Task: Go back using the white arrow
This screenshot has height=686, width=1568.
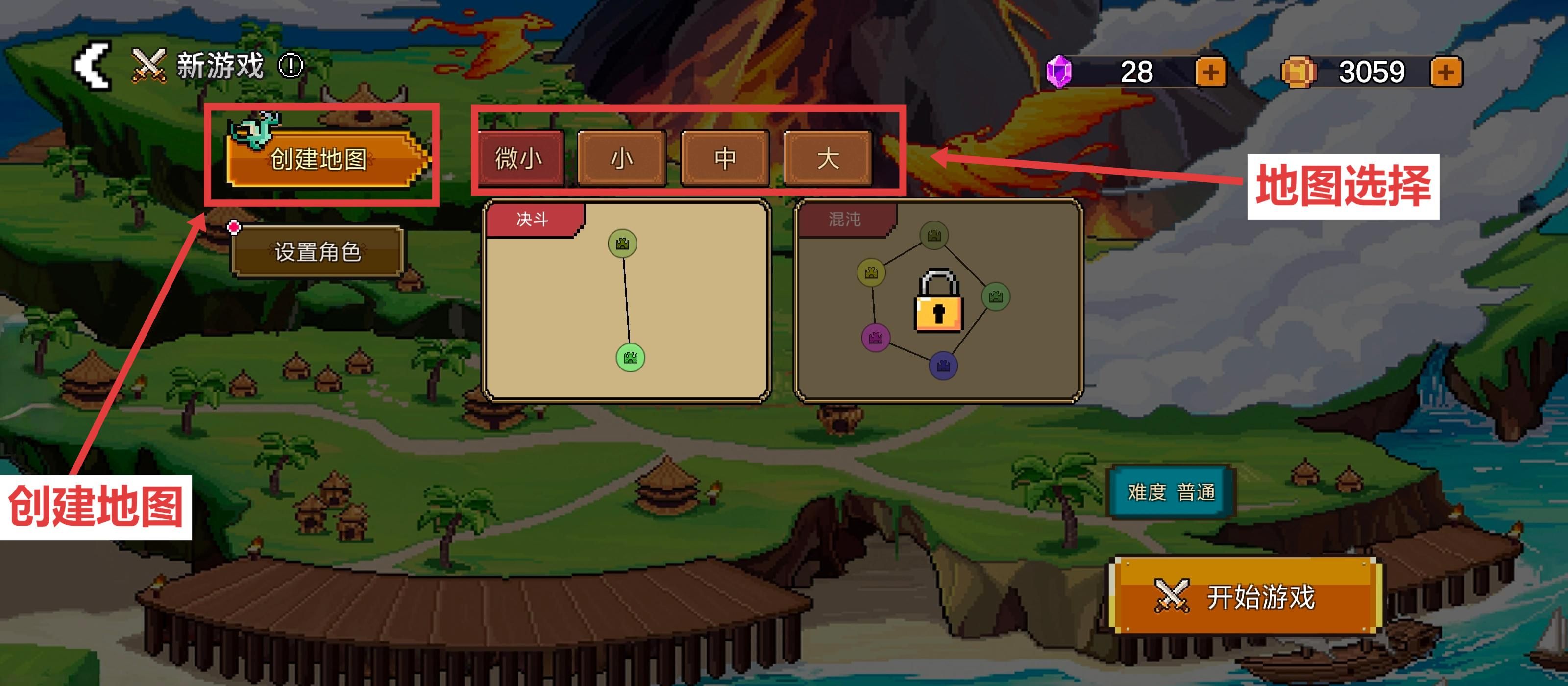Action: pos(92,65)
